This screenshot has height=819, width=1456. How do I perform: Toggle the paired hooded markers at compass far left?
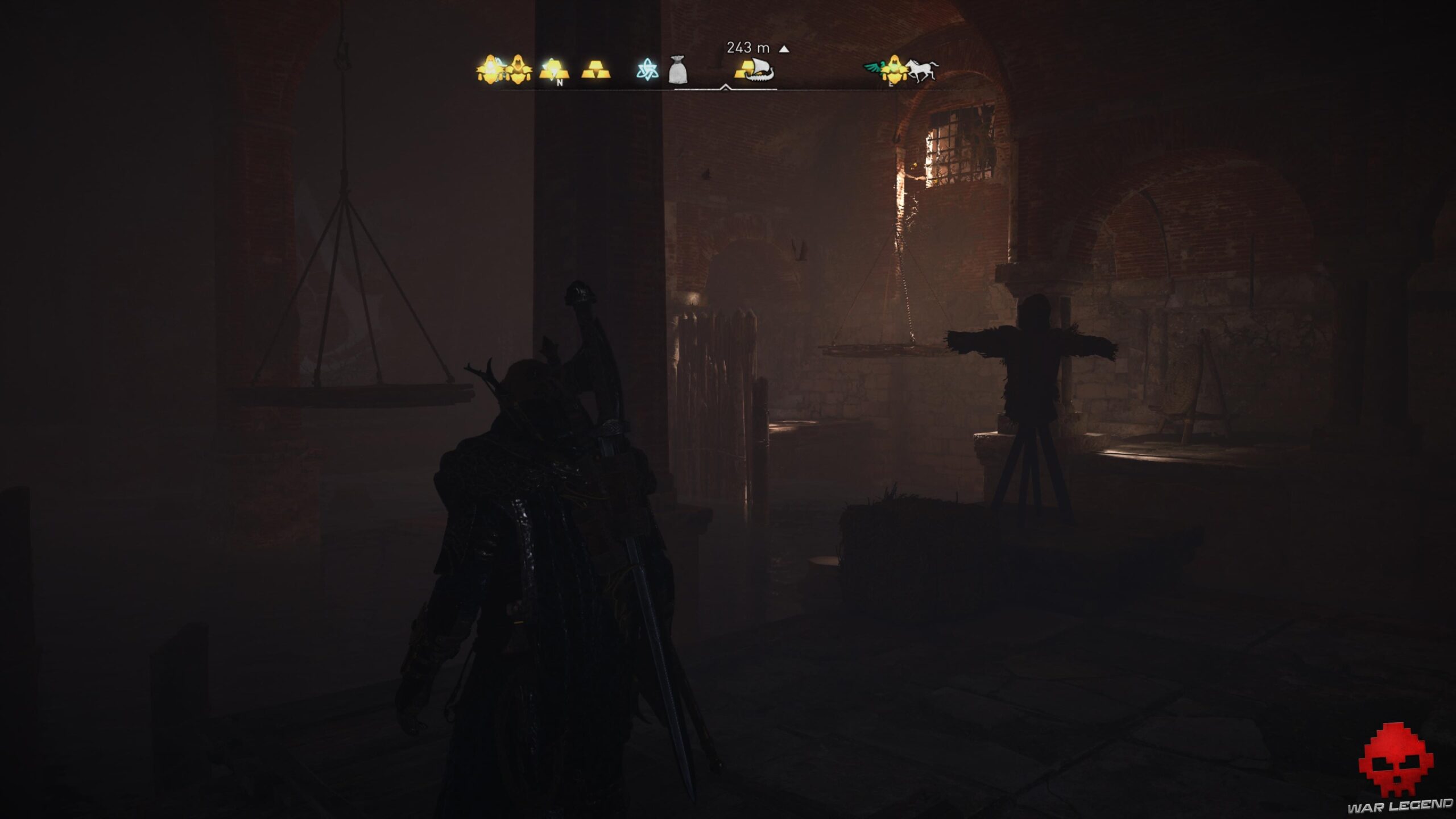pos(505,71)
